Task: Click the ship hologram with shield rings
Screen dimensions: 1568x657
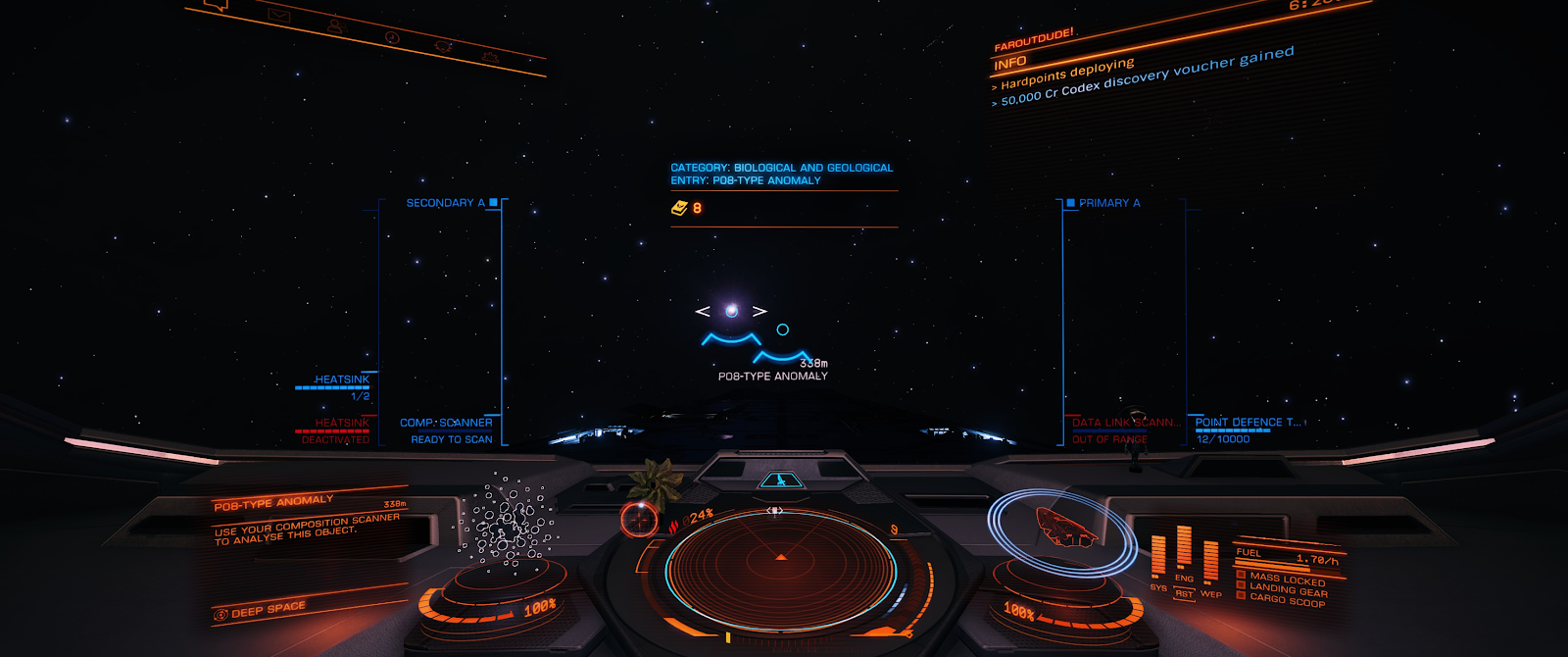Action: (x=1062, y=528)
